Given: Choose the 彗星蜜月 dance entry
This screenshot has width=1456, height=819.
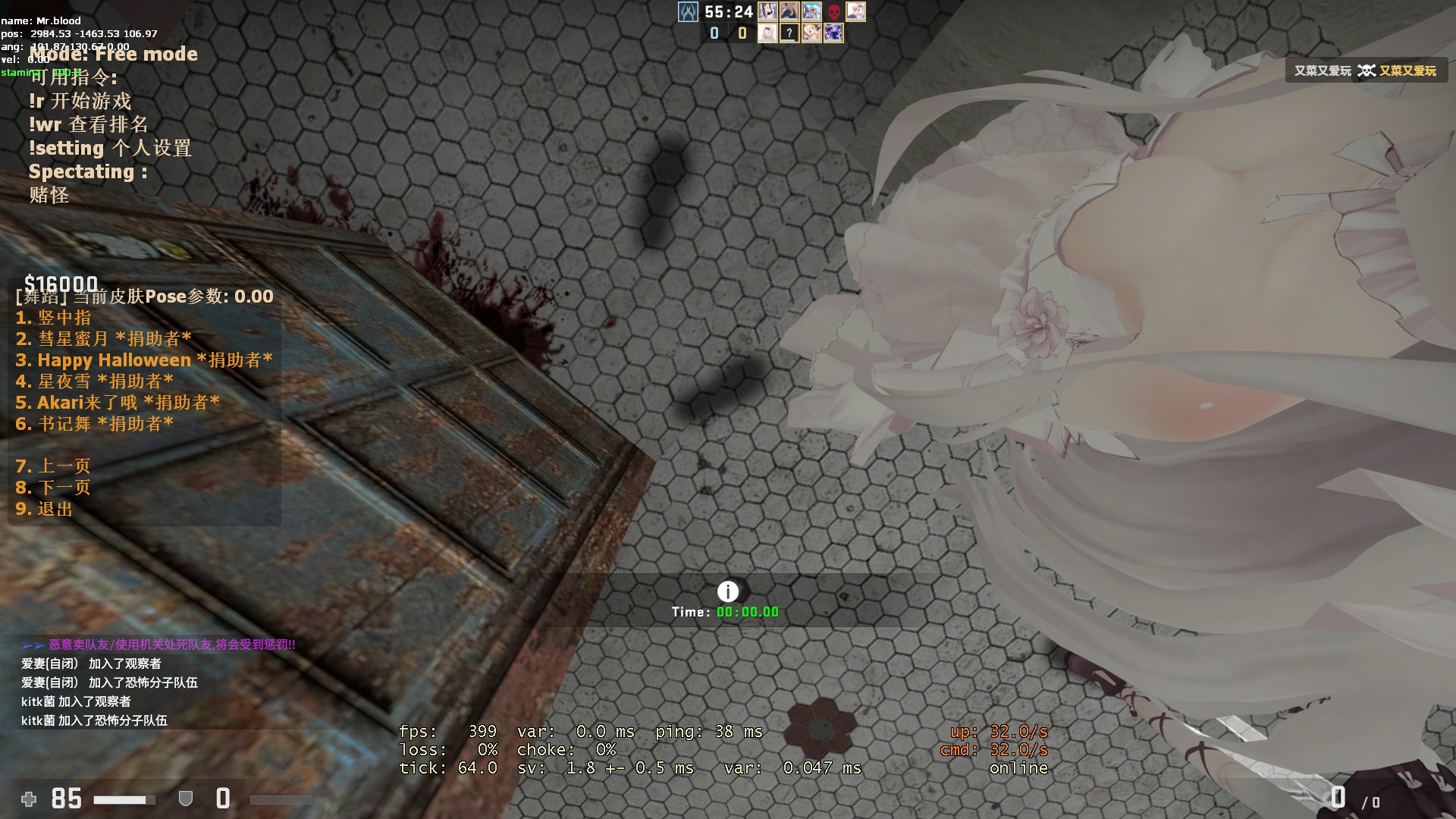Looking at the screenshot, I should coord(103,339).
